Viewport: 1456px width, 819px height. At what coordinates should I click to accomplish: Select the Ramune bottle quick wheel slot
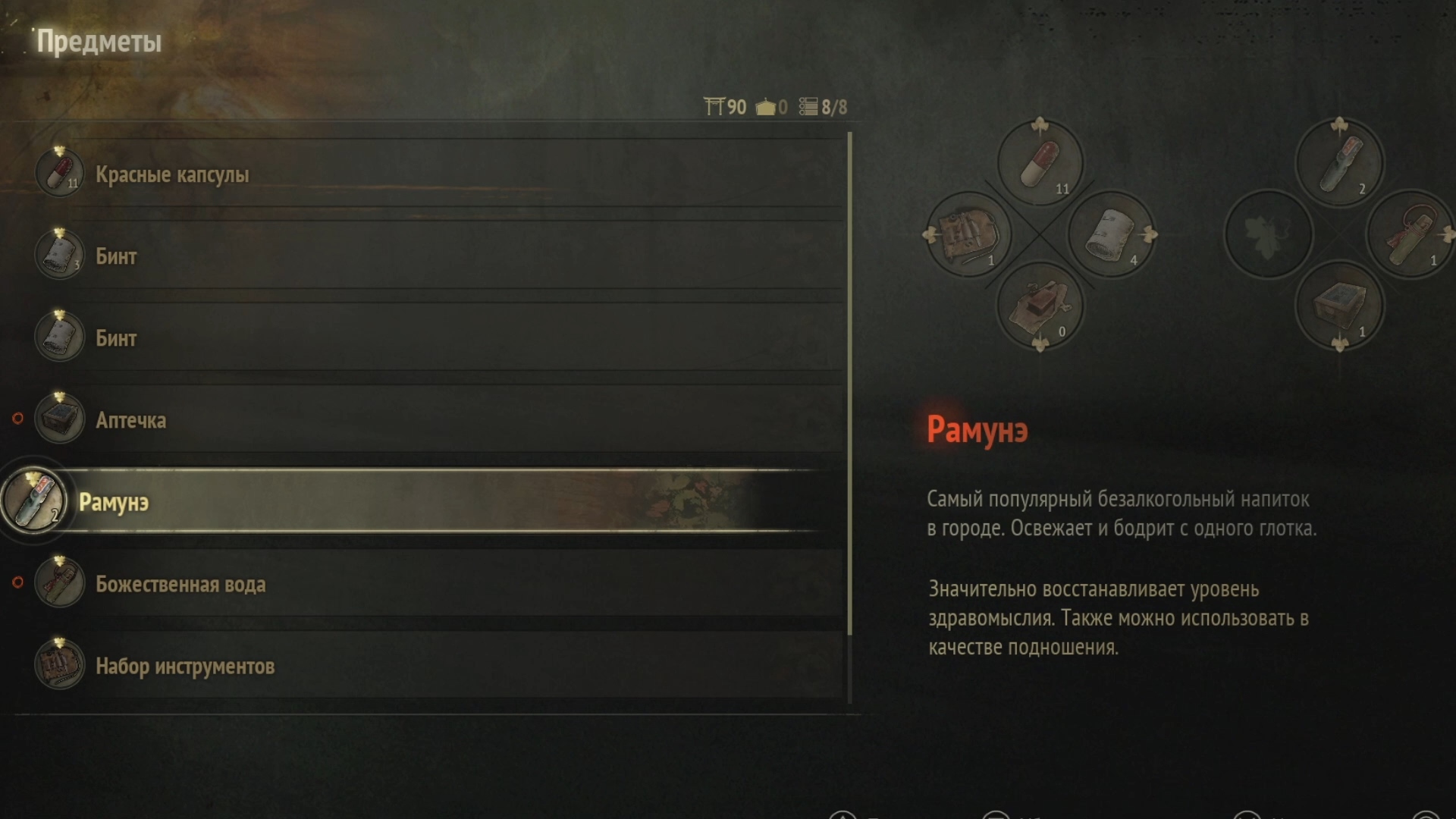pos(1339,162)
